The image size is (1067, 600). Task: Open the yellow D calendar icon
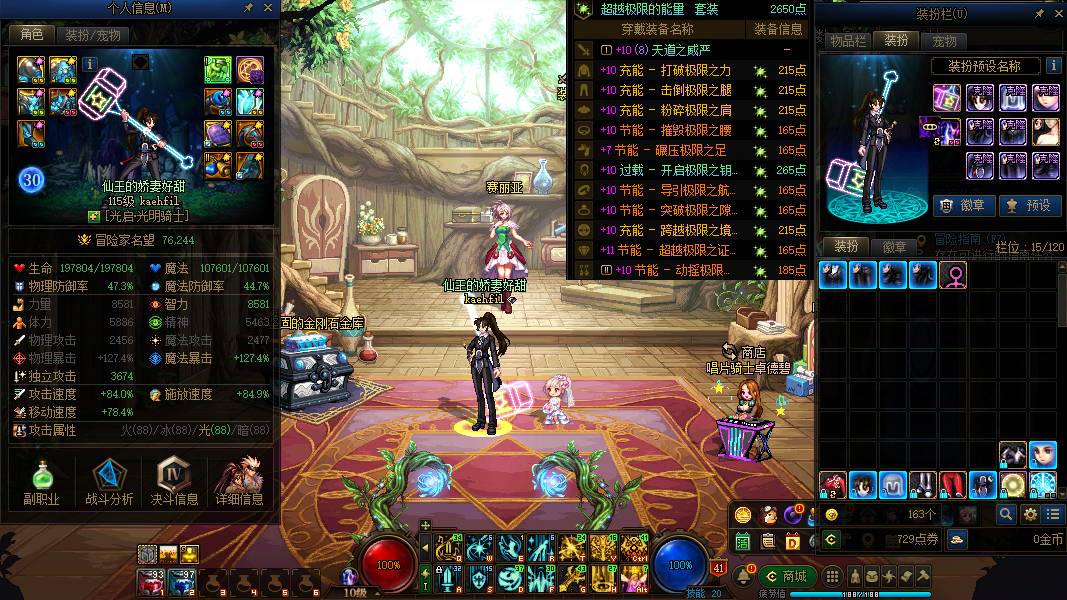click(792, 541)
